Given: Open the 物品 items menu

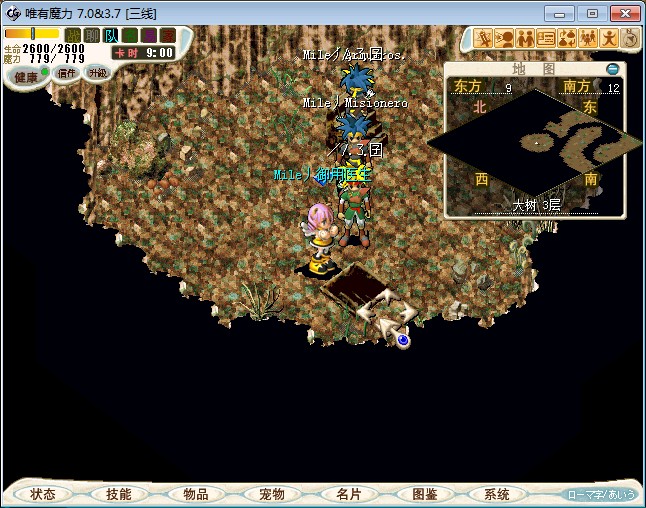Looking at the screenshot, I should pyautogui.click(x=195, y=494).
